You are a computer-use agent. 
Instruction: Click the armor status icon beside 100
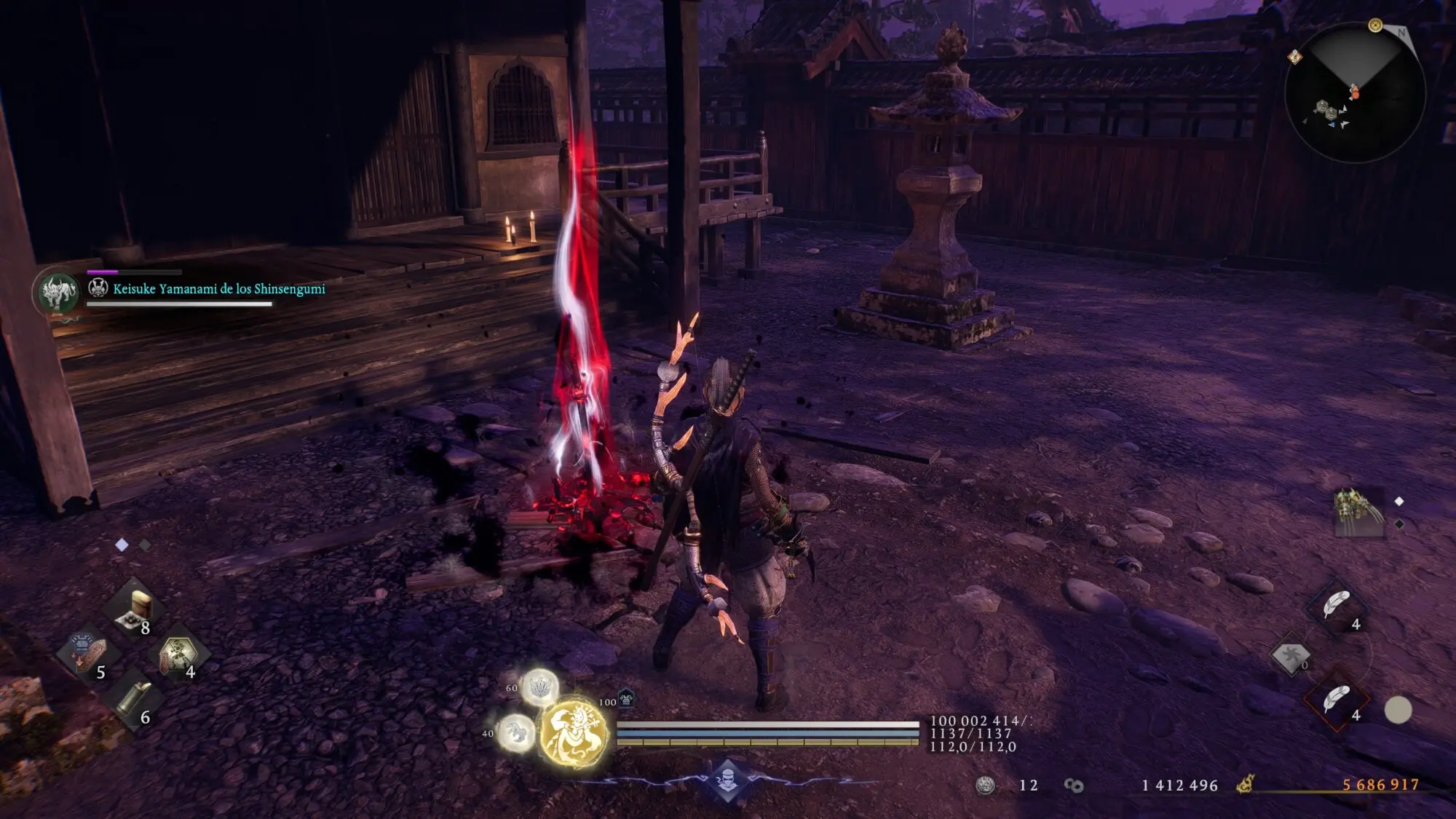coord(626,699)
